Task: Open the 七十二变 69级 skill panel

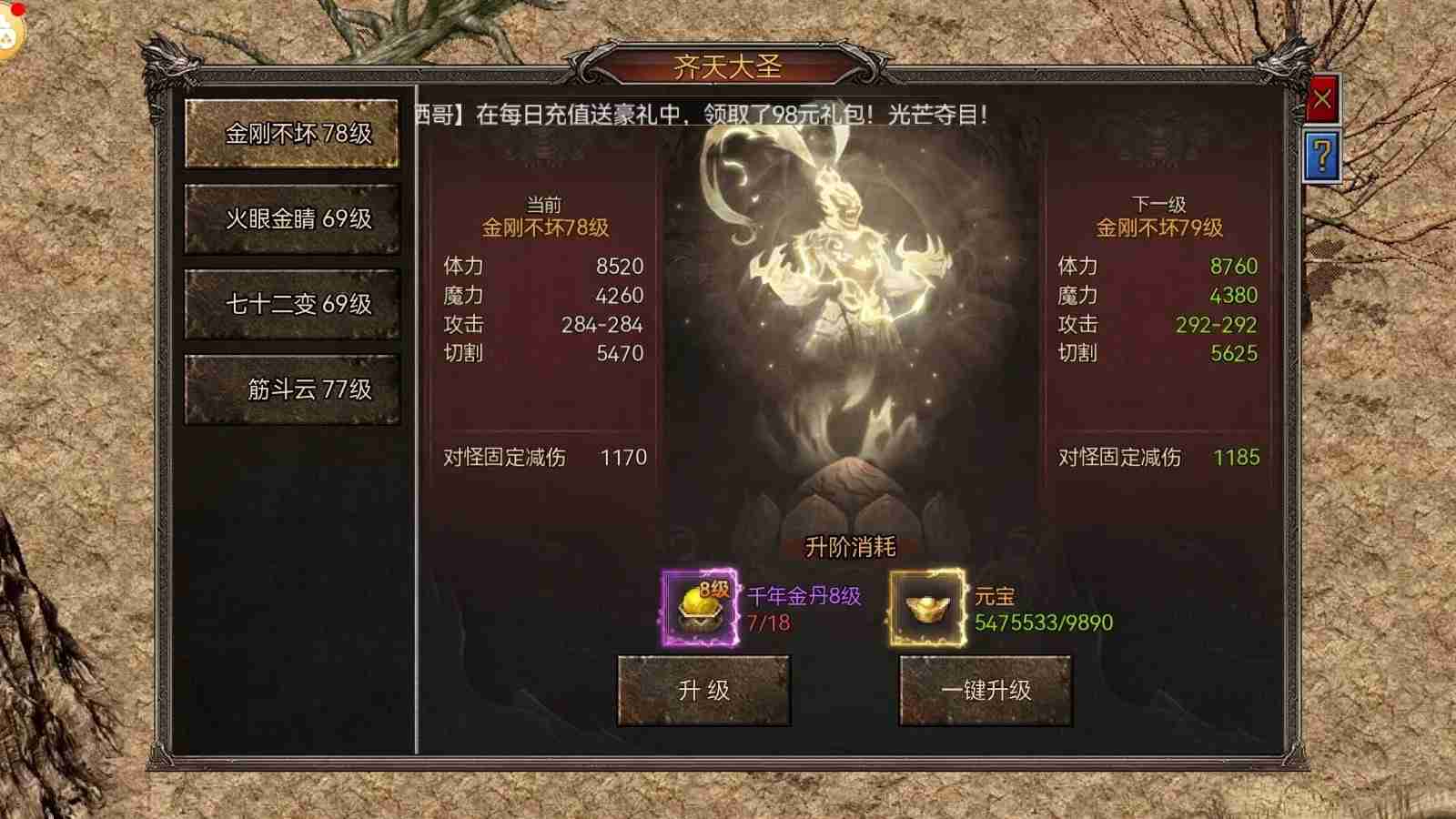Action: tap(291, 305)
